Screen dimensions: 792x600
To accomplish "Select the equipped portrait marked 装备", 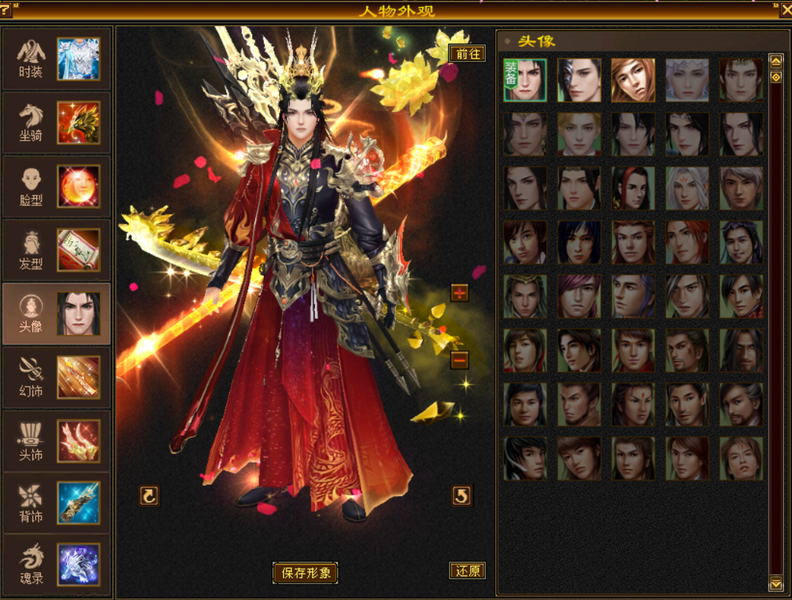I will click(x=525, y=80).
